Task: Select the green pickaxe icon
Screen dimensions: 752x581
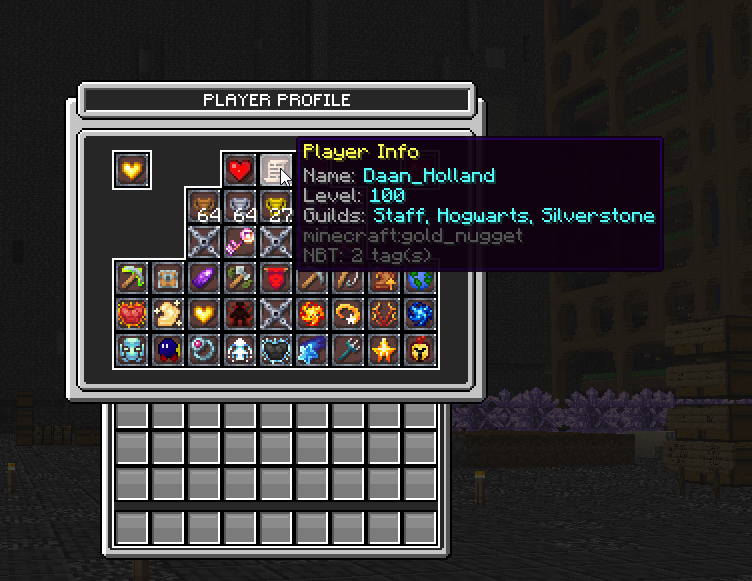Action: pyautogui.click(x=132, y=278)
